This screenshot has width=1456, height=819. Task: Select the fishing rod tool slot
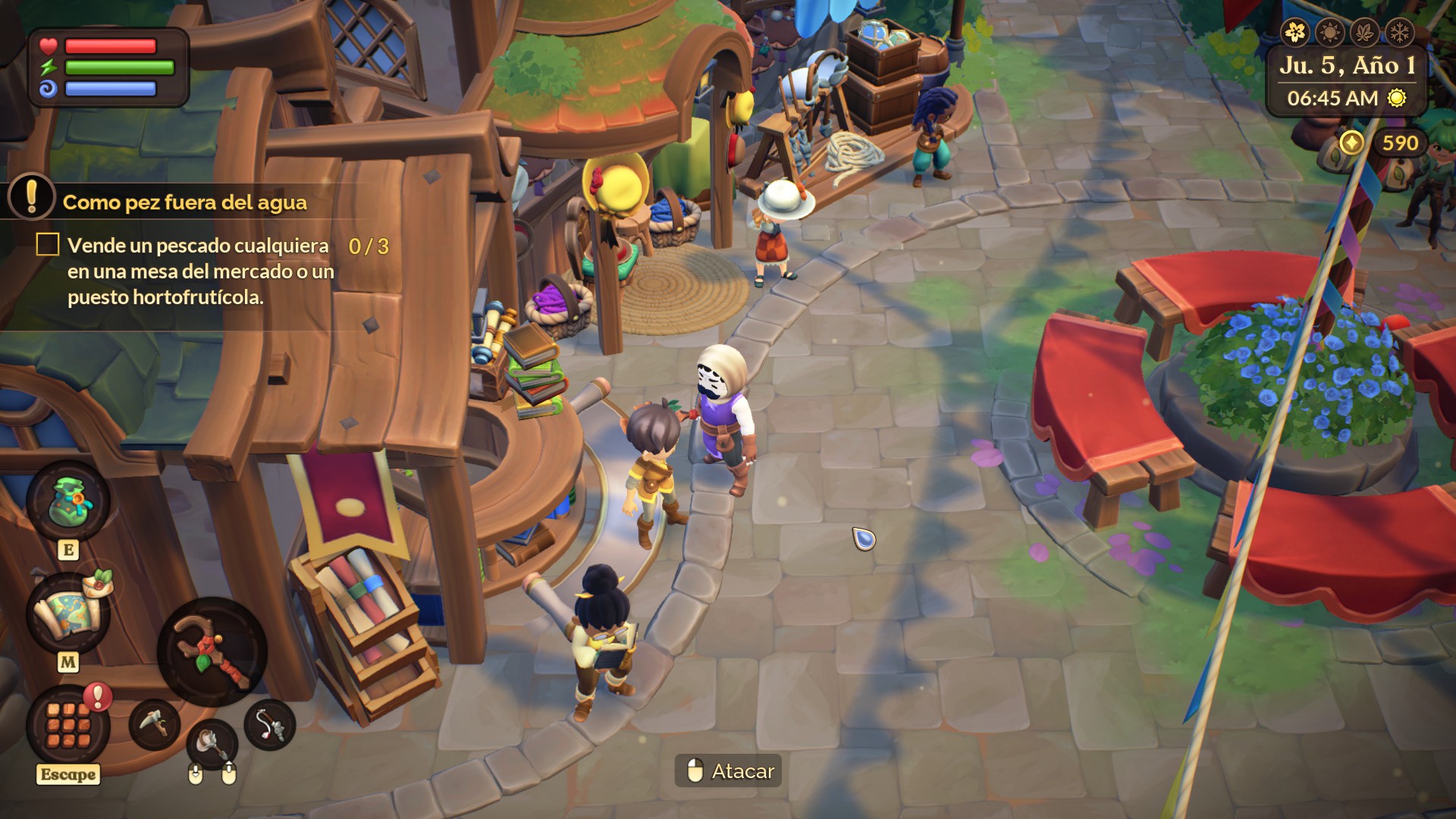coord(270,725)
